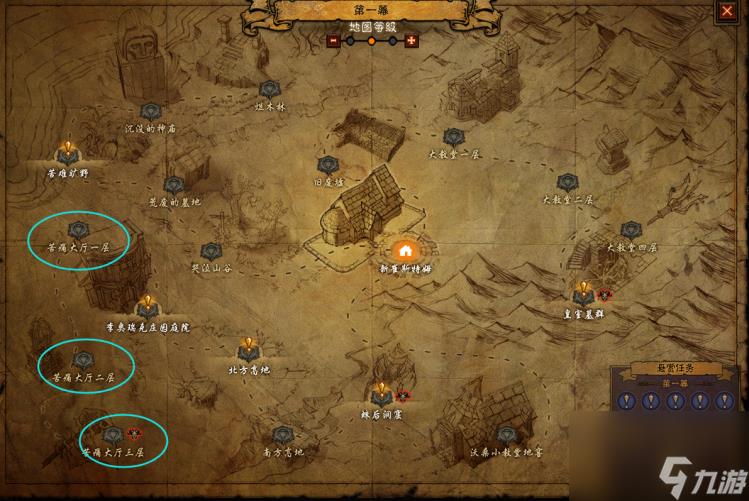Viewport: 749px width, 501px height.
Task: Select the 苦痛大厅二层 waypoint
Action: pyautogui.click(x=82, y=361)
